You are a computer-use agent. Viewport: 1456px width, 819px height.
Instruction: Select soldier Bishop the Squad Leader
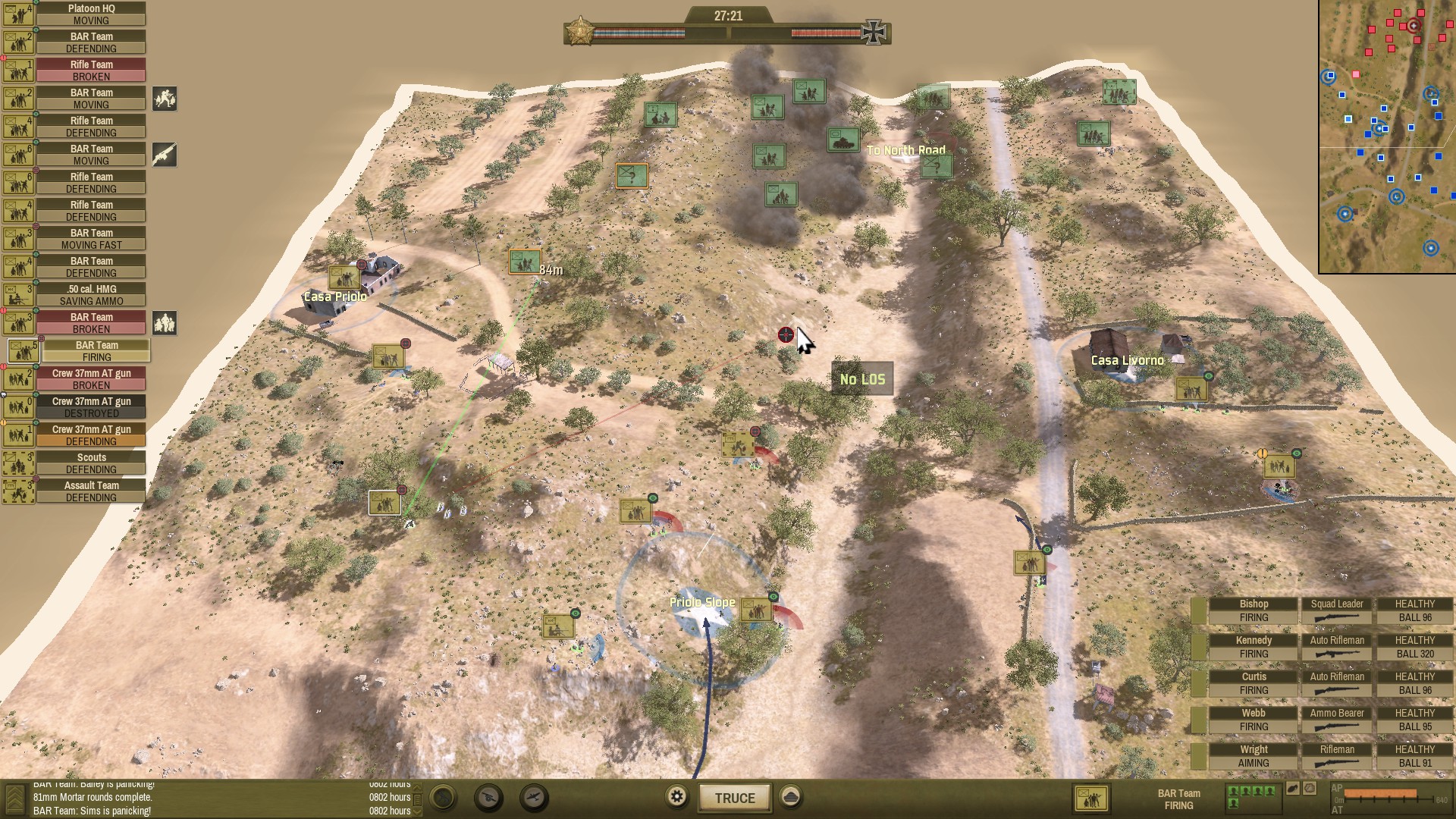tap(1254, 610)
